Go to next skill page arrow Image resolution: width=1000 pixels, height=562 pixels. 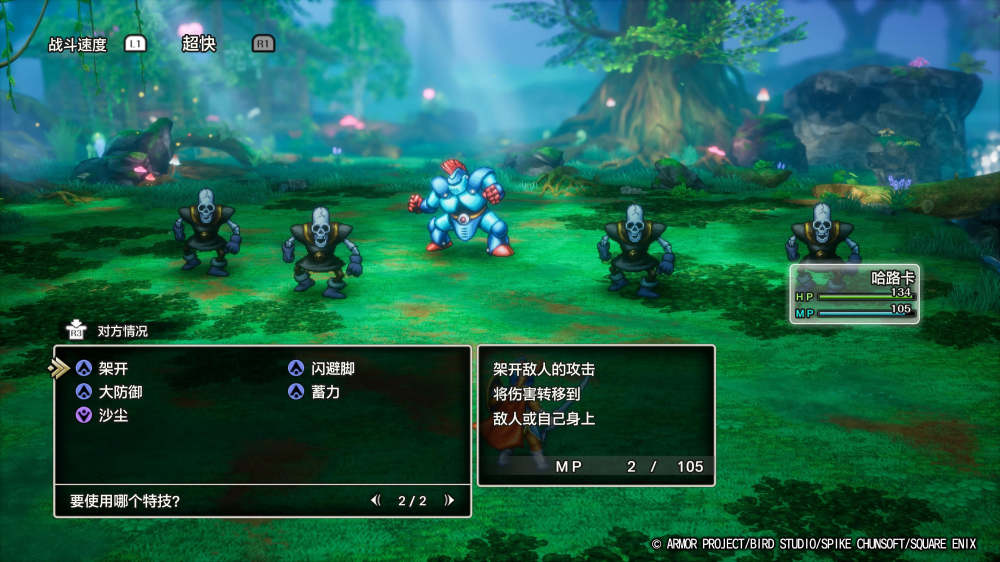450,500
